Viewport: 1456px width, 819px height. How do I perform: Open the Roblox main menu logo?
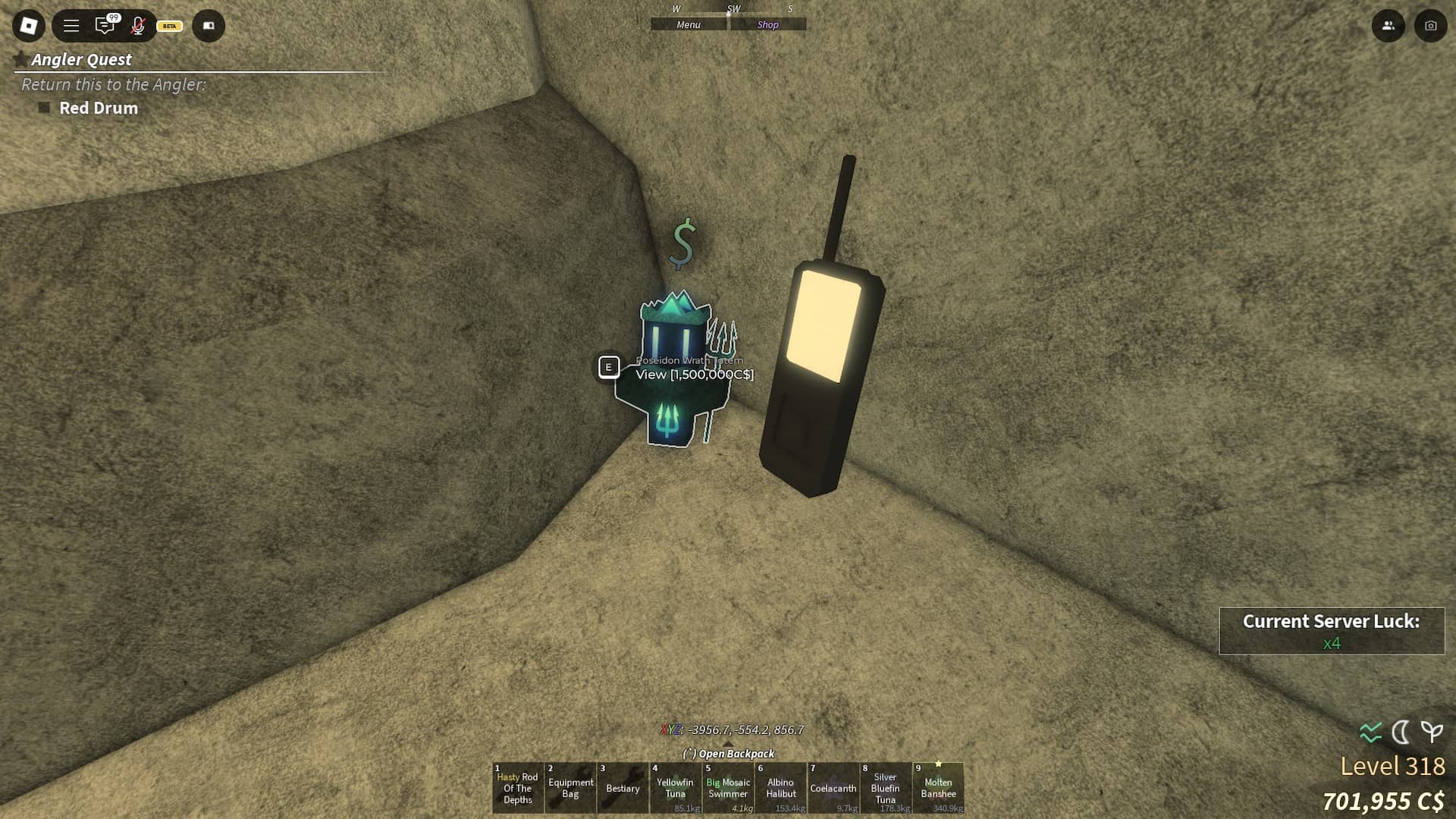pos(29,26)
